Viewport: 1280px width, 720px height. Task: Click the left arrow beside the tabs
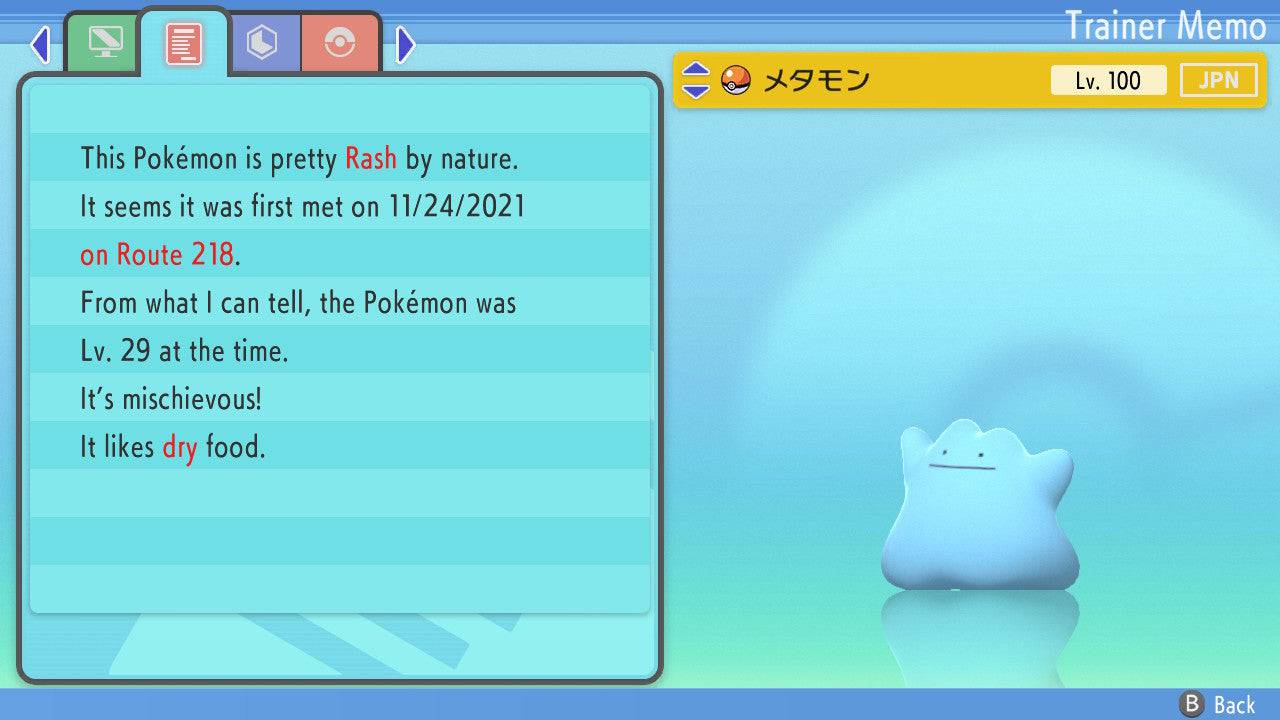coord(40,44)
